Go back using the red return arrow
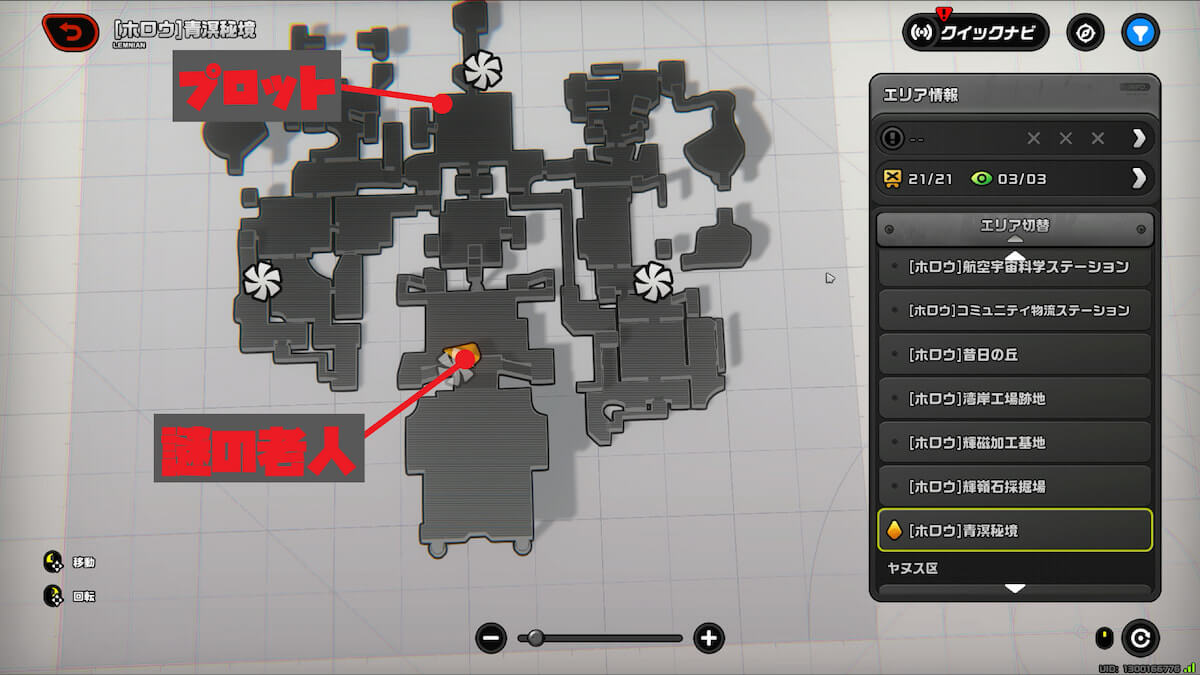The image size is (1200, 675). coord(70,32)
